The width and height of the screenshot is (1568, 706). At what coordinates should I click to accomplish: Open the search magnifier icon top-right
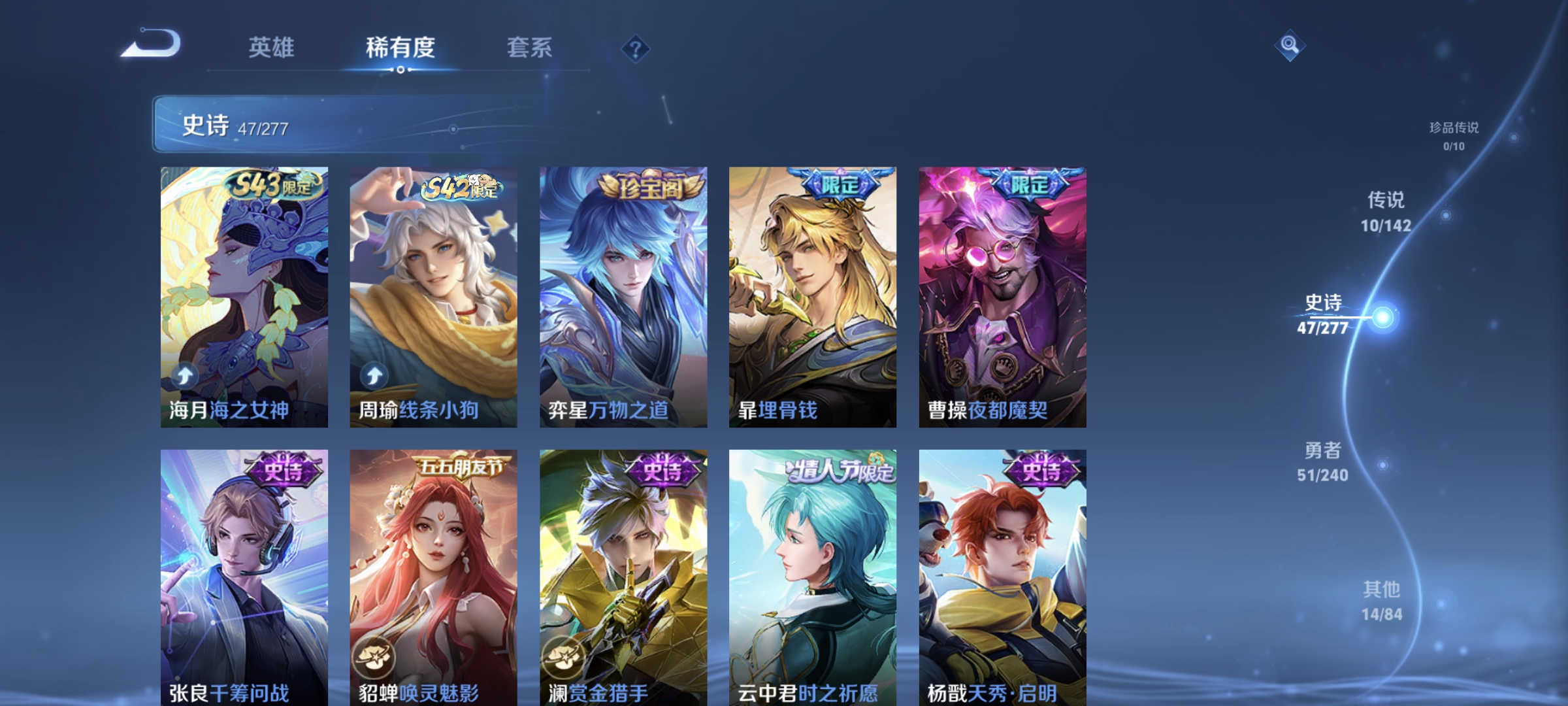(x=1290, y=44)
